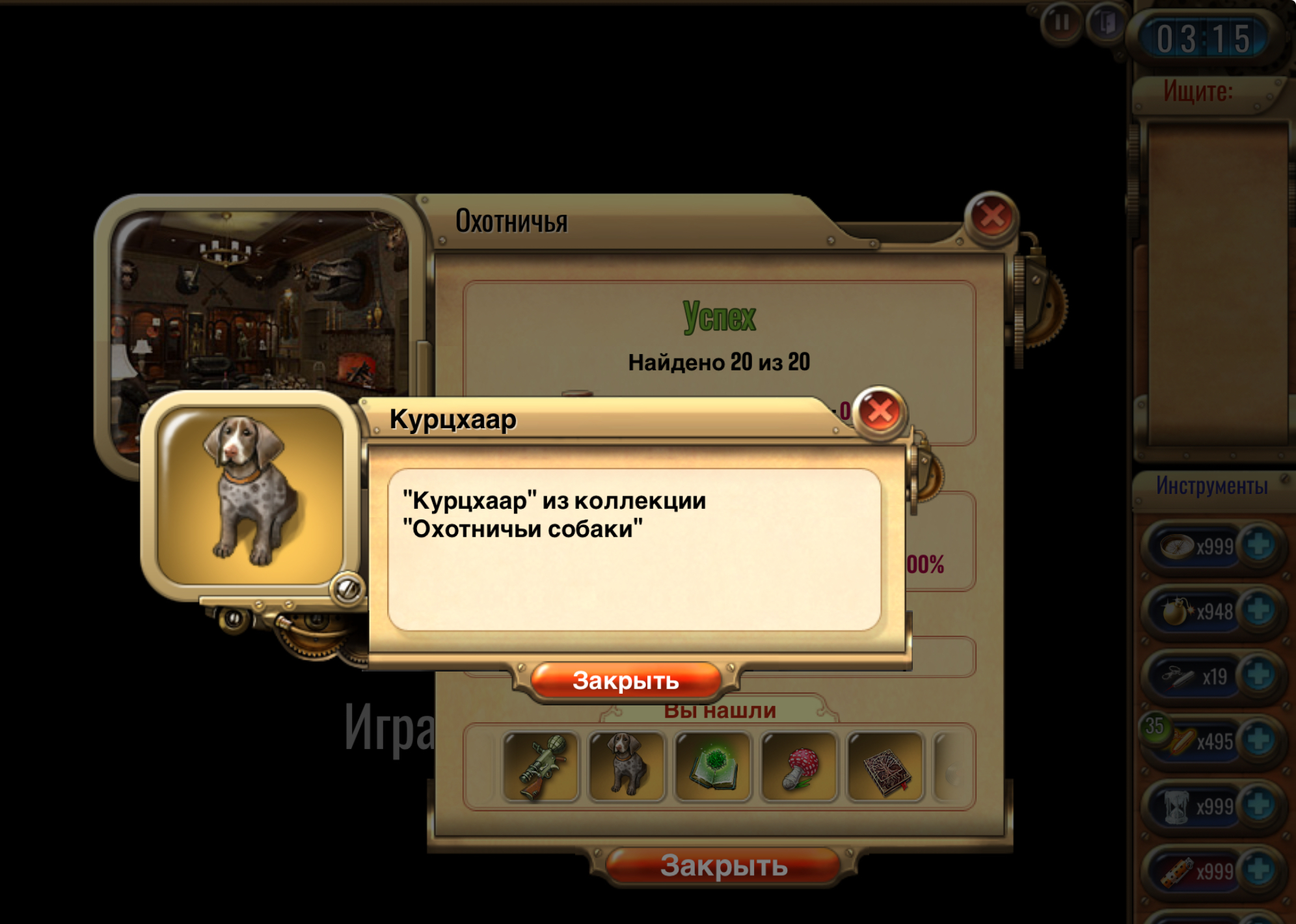Screen dimensions: 1296x924
Task: Close the Курцхаар popup with red X
Action: pos(880,411)
